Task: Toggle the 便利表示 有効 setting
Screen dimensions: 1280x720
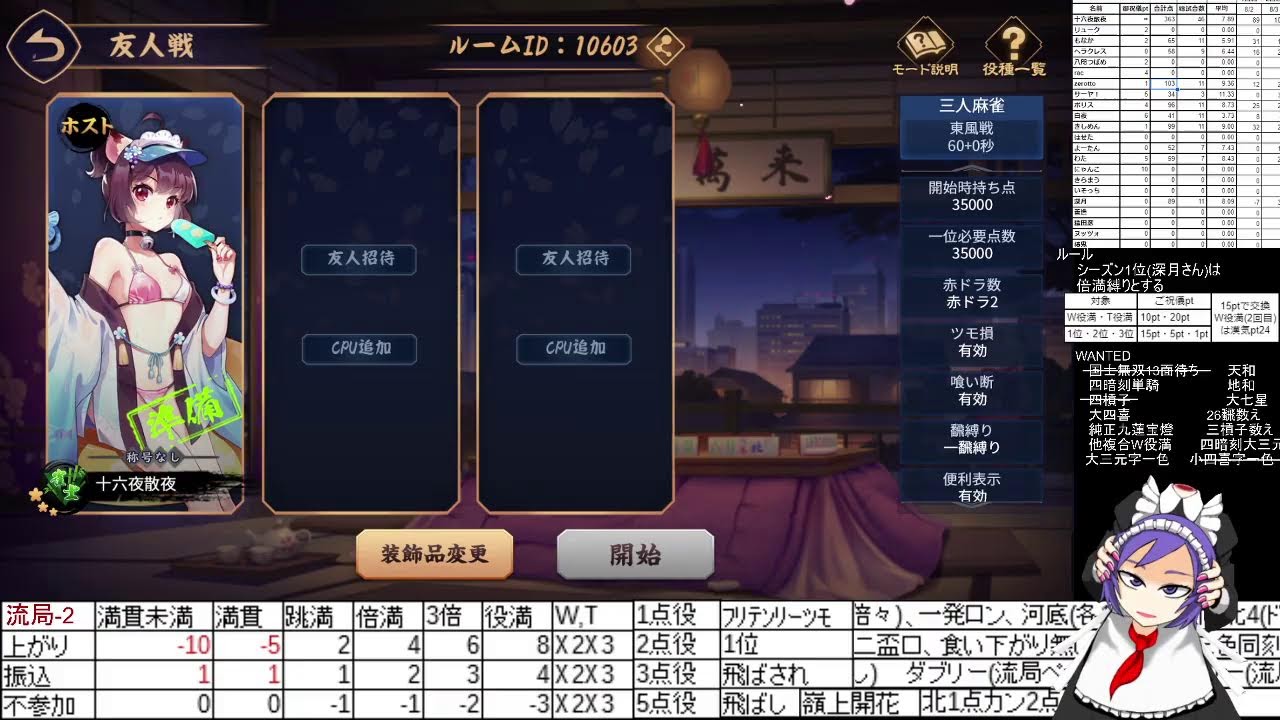Action: (x=971, y=489)
